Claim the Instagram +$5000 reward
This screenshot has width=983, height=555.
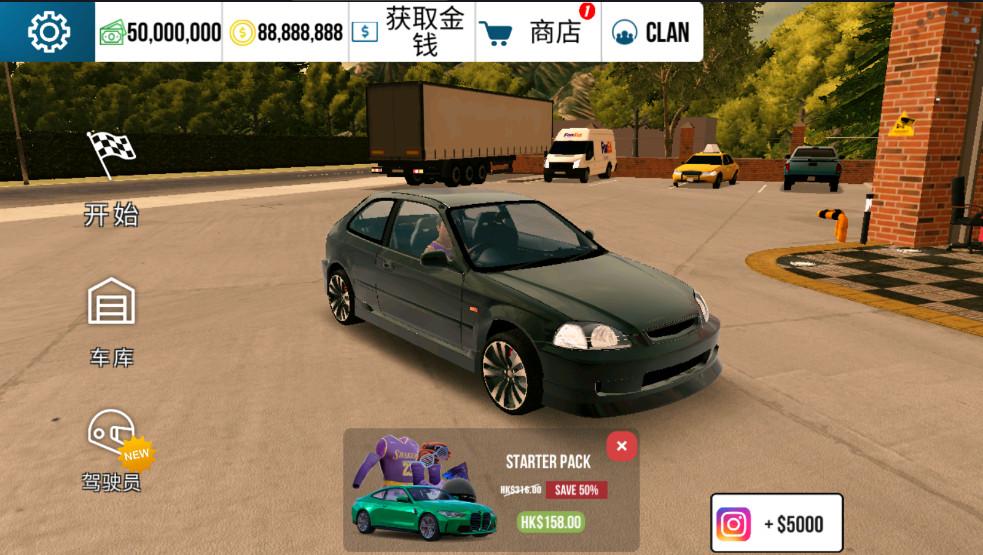776,524
